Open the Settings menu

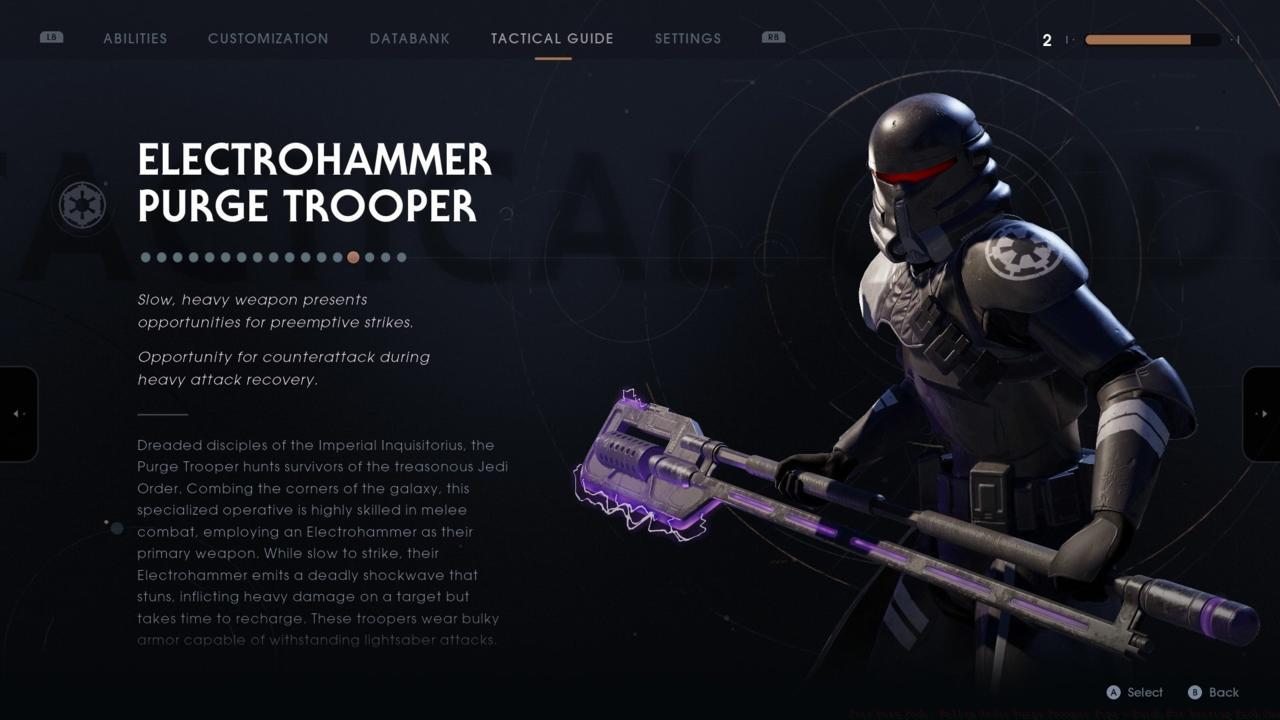pos(687,38)
